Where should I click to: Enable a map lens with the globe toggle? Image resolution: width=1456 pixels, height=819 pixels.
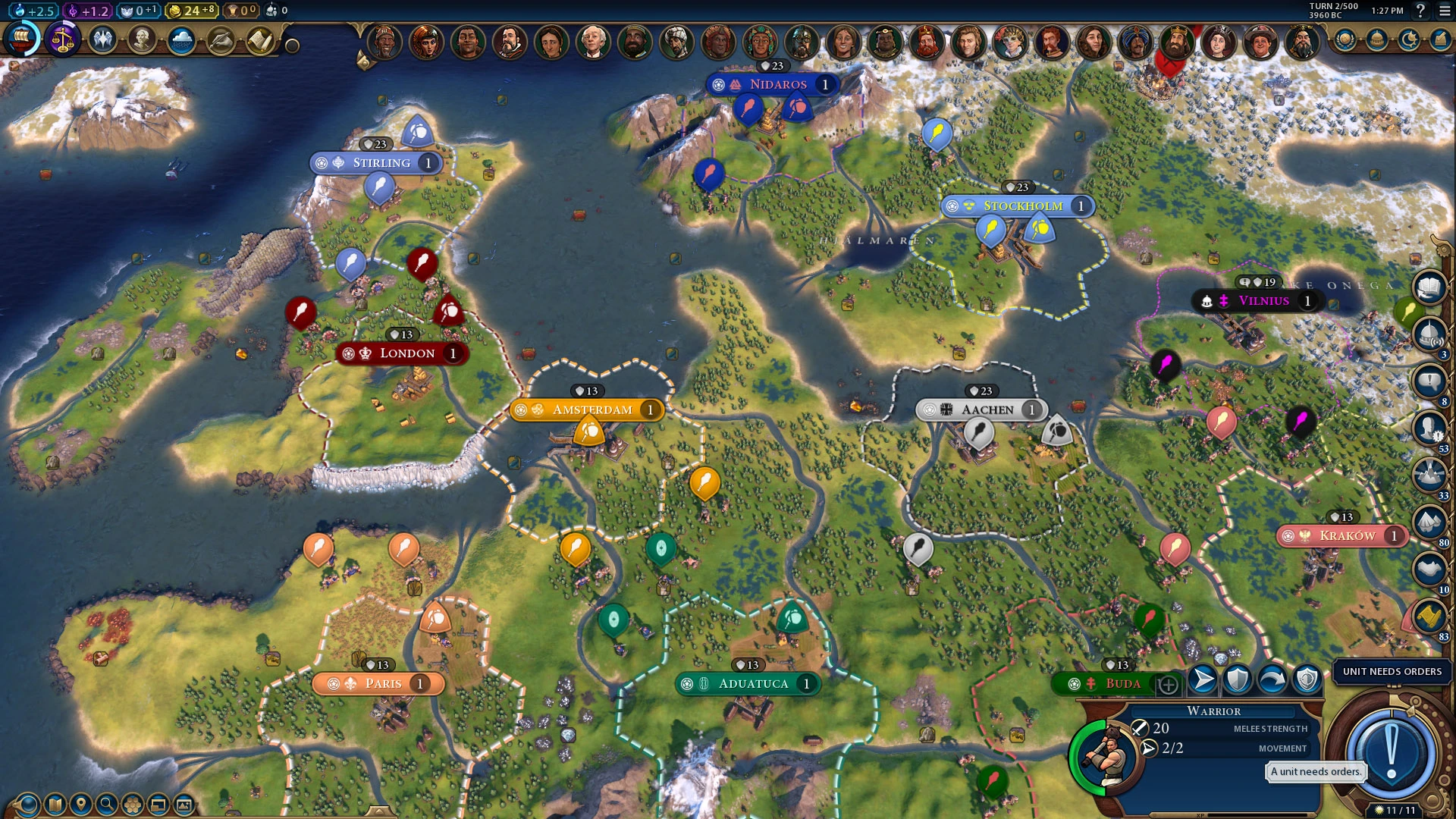point(27,805)
